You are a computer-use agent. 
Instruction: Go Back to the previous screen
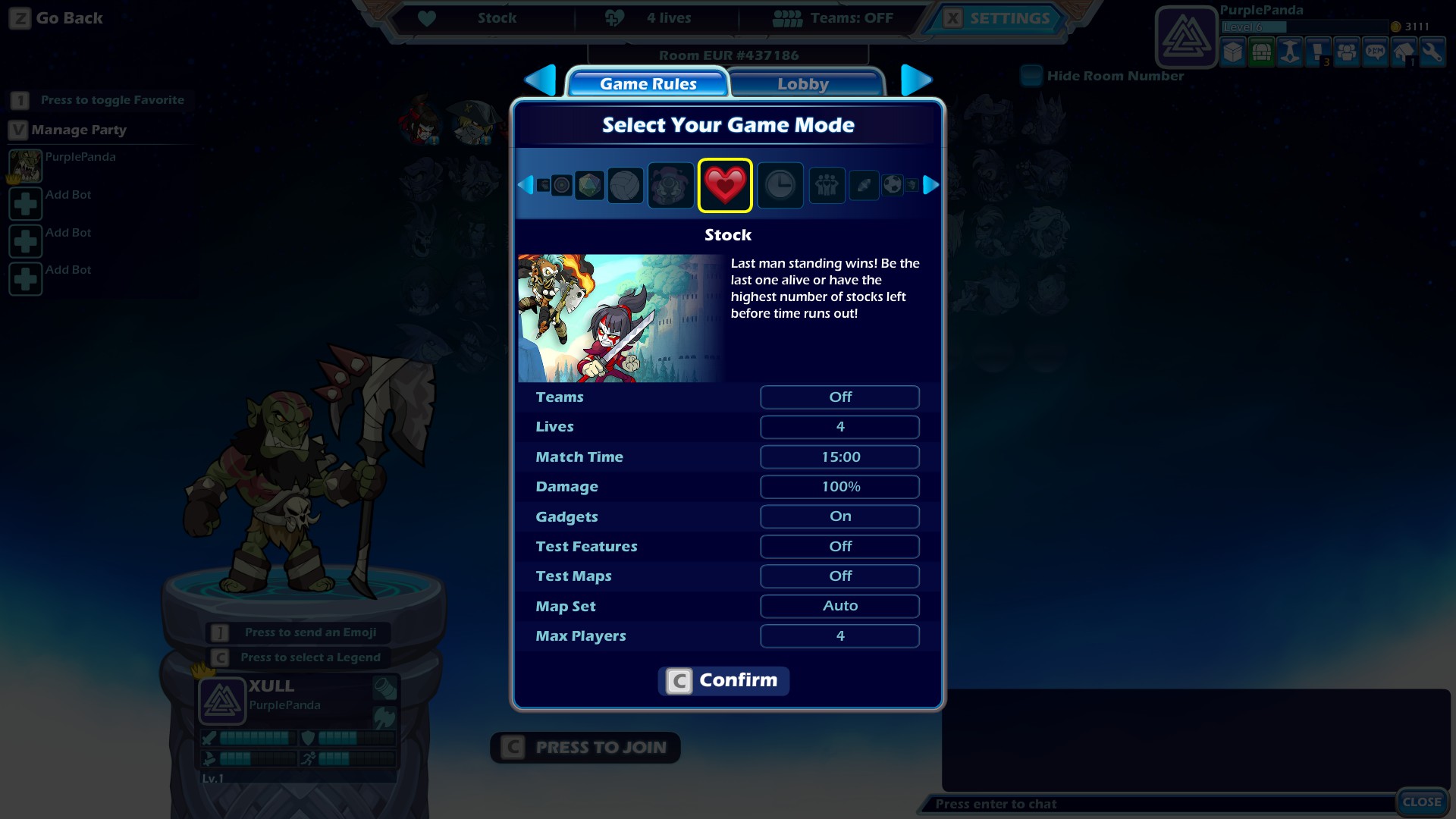(57, 18)
